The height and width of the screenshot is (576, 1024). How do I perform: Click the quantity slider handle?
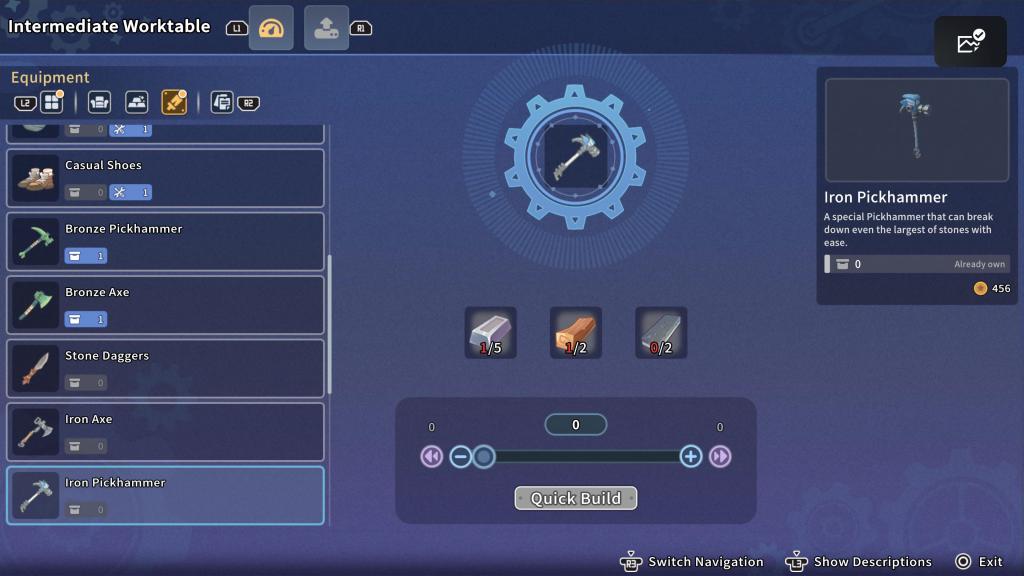click(x=483, y=457)
